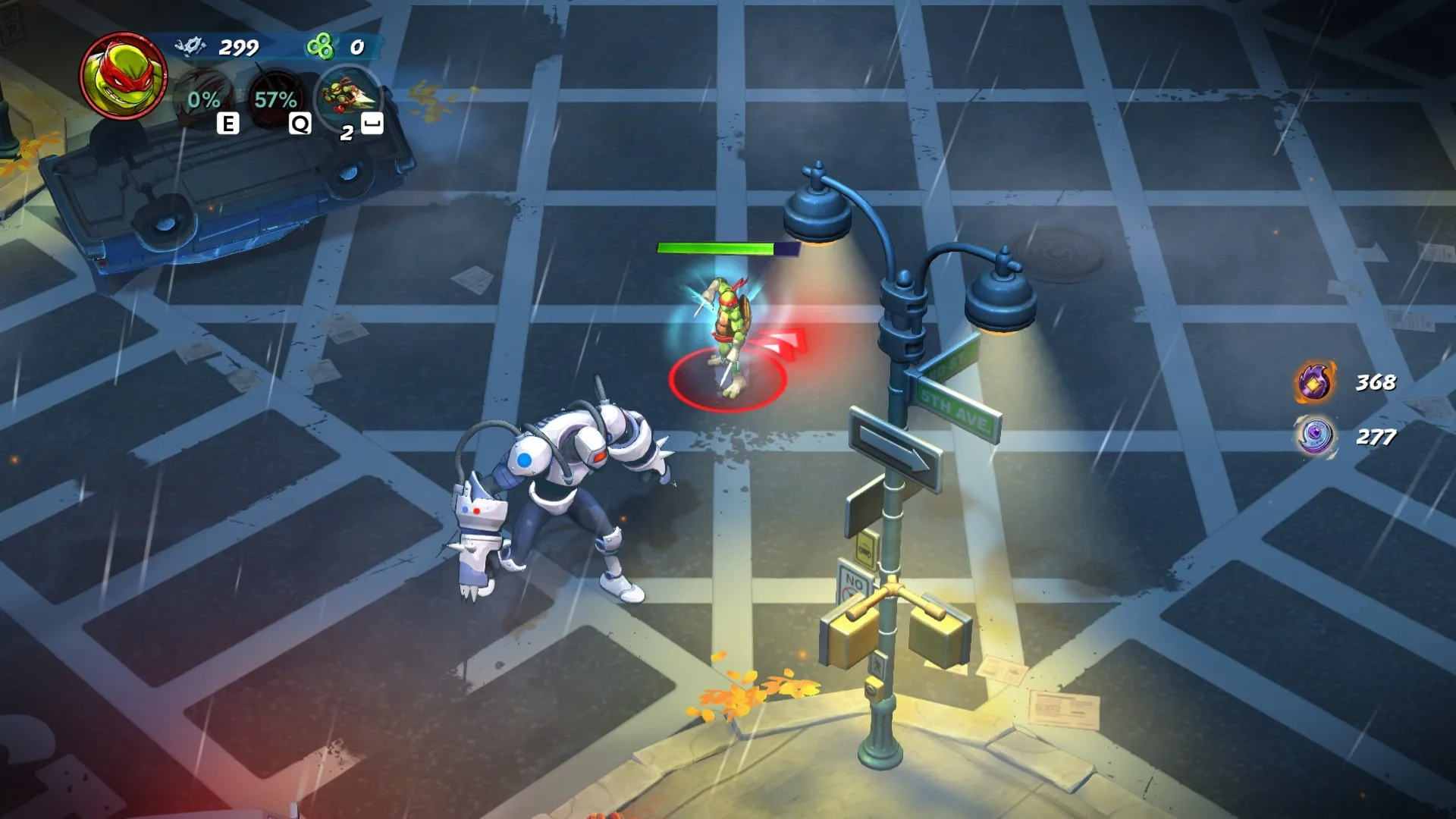Viewport: 1456px width, 819px height.
Task: Use the Raphael dash attack icon
Action: pyautogui.click(x=347, y=97)
